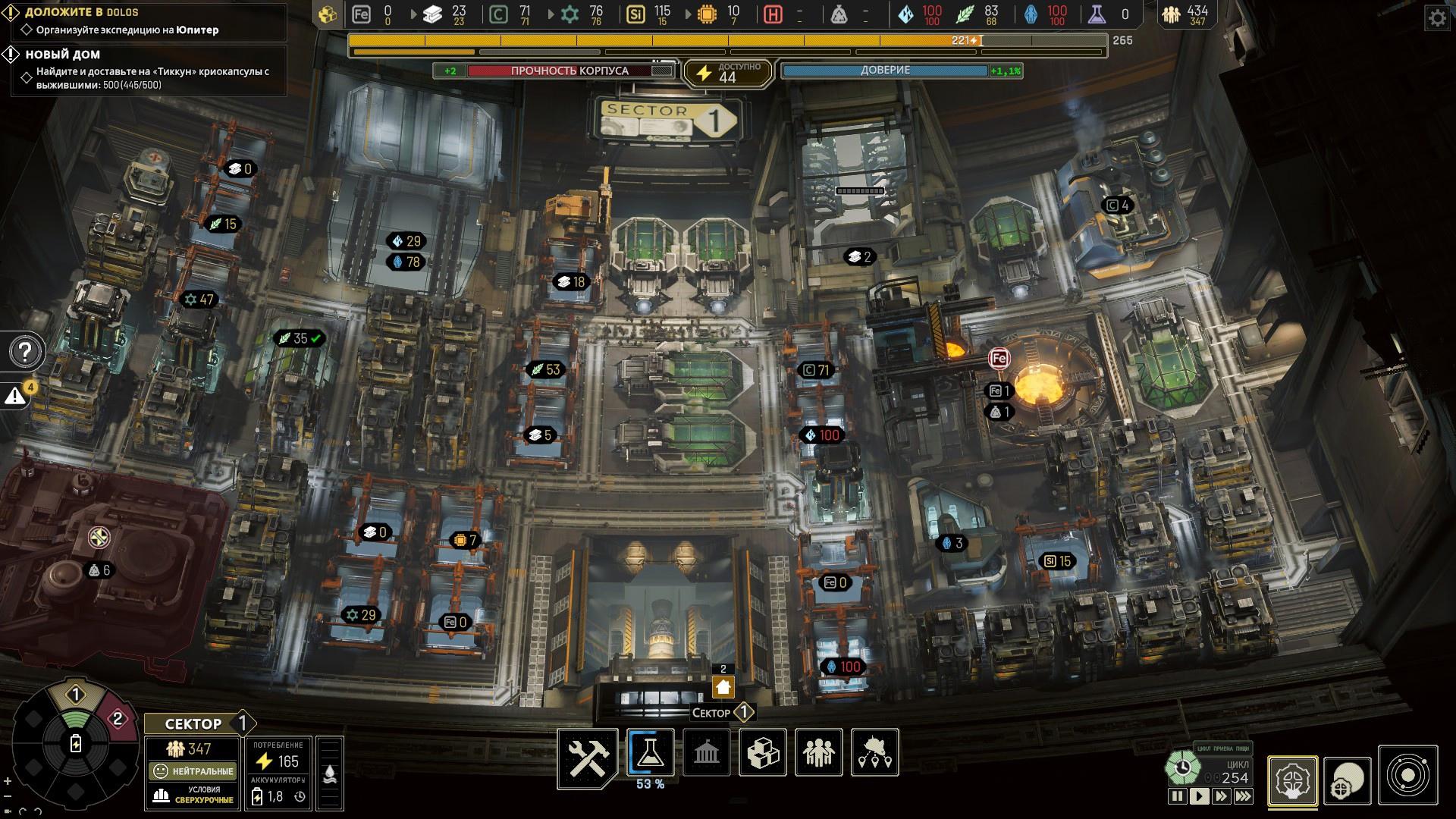The height and width of the screenshot is (819, 1456).
Task: Open the resource distribution menu
Action: 874,753
